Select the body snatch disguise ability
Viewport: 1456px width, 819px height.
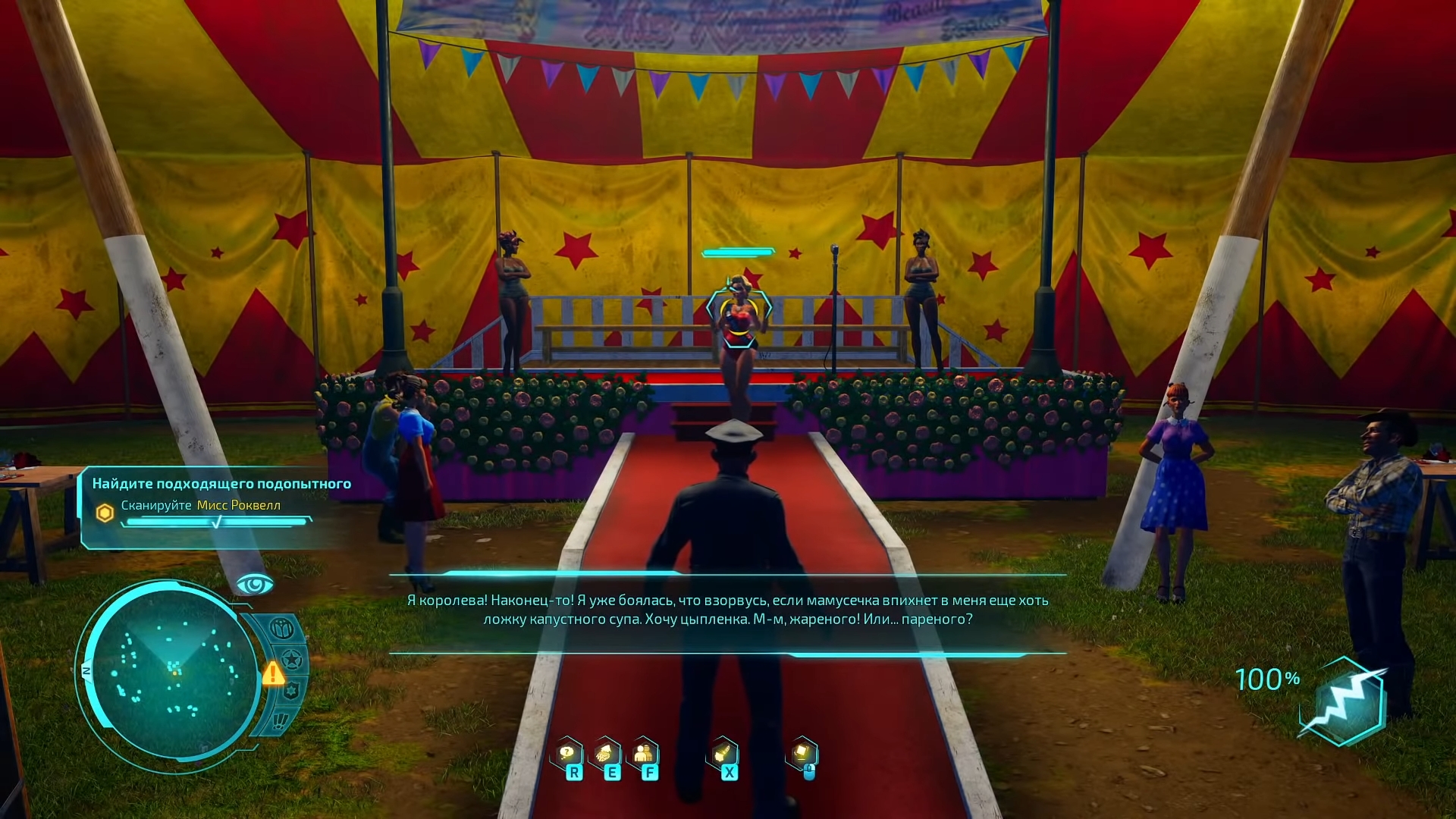point(645,755)
